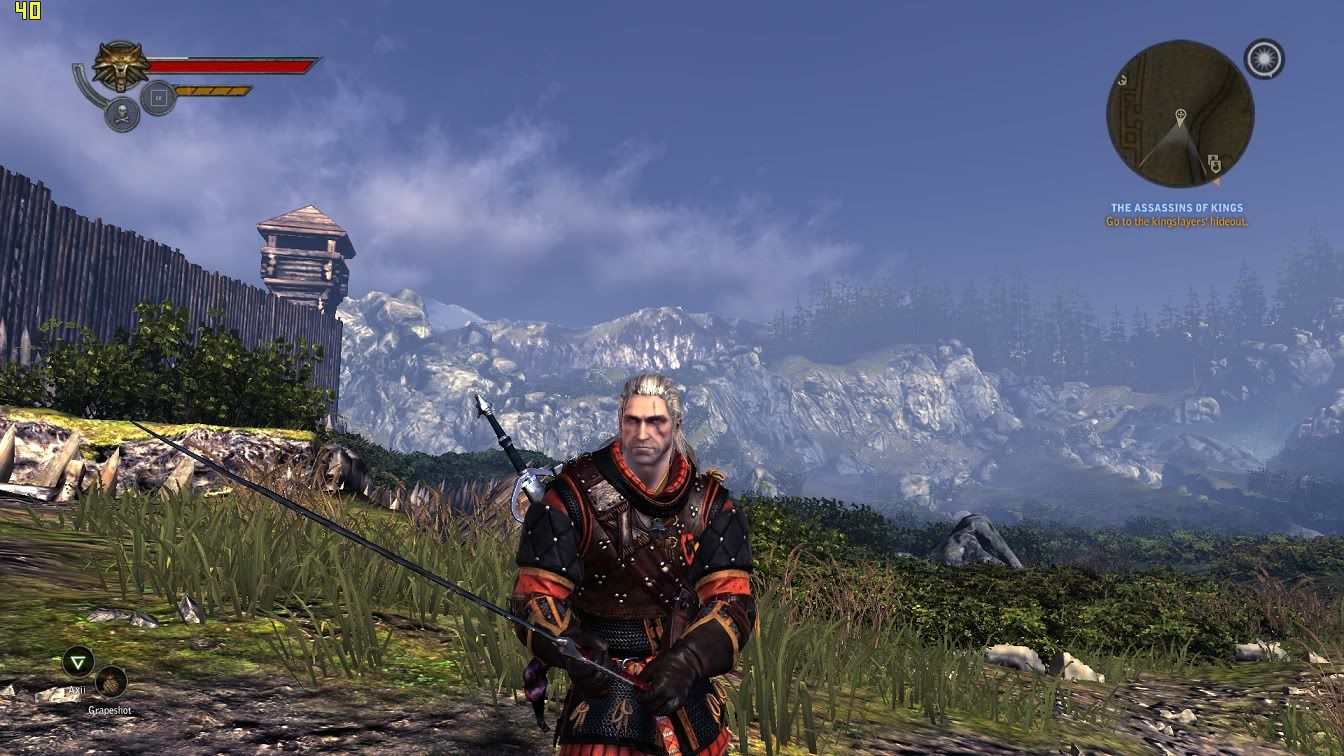1344x756 pixels.
Task: Click the sun time-of-day indicator
Action: 1264,59
